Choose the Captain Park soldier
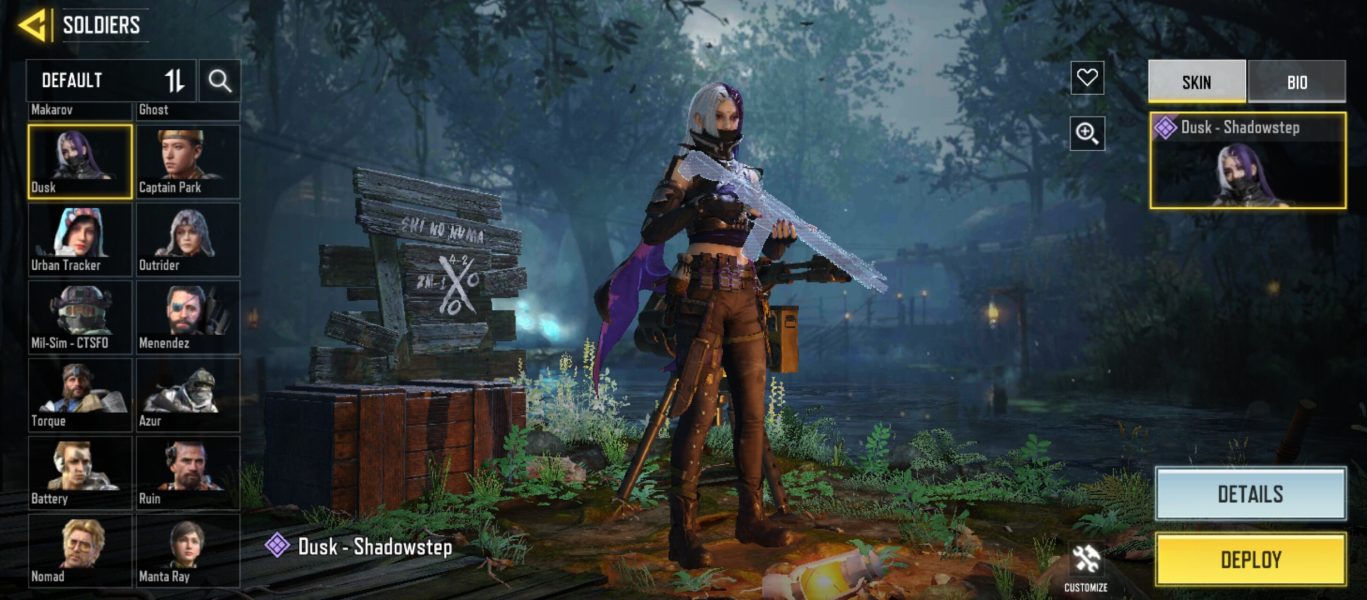The image size is (1367, 600). coord(188,161)
